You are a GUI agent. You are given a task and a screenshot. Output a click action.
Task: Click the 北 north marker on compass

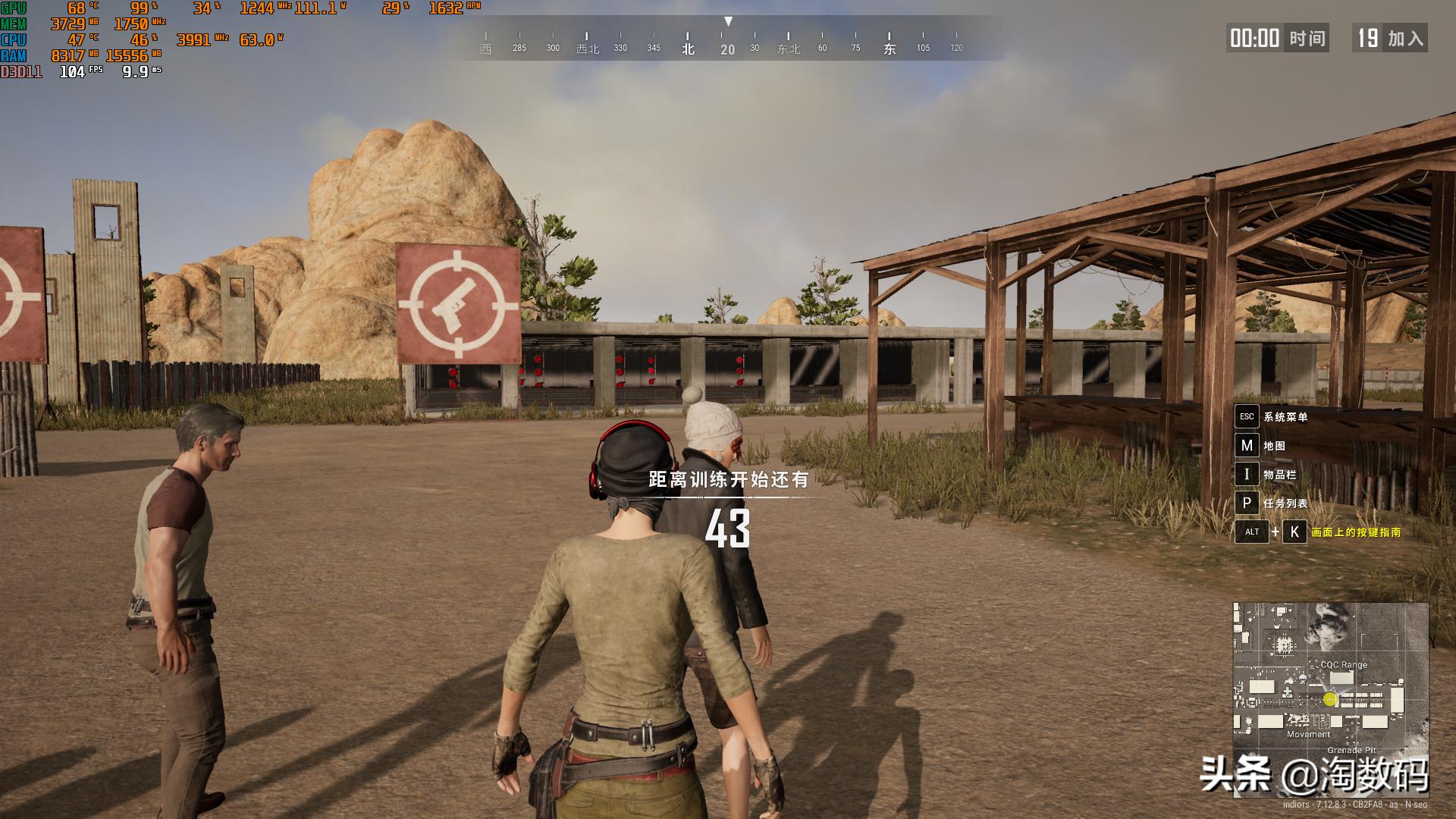(689, 48)
